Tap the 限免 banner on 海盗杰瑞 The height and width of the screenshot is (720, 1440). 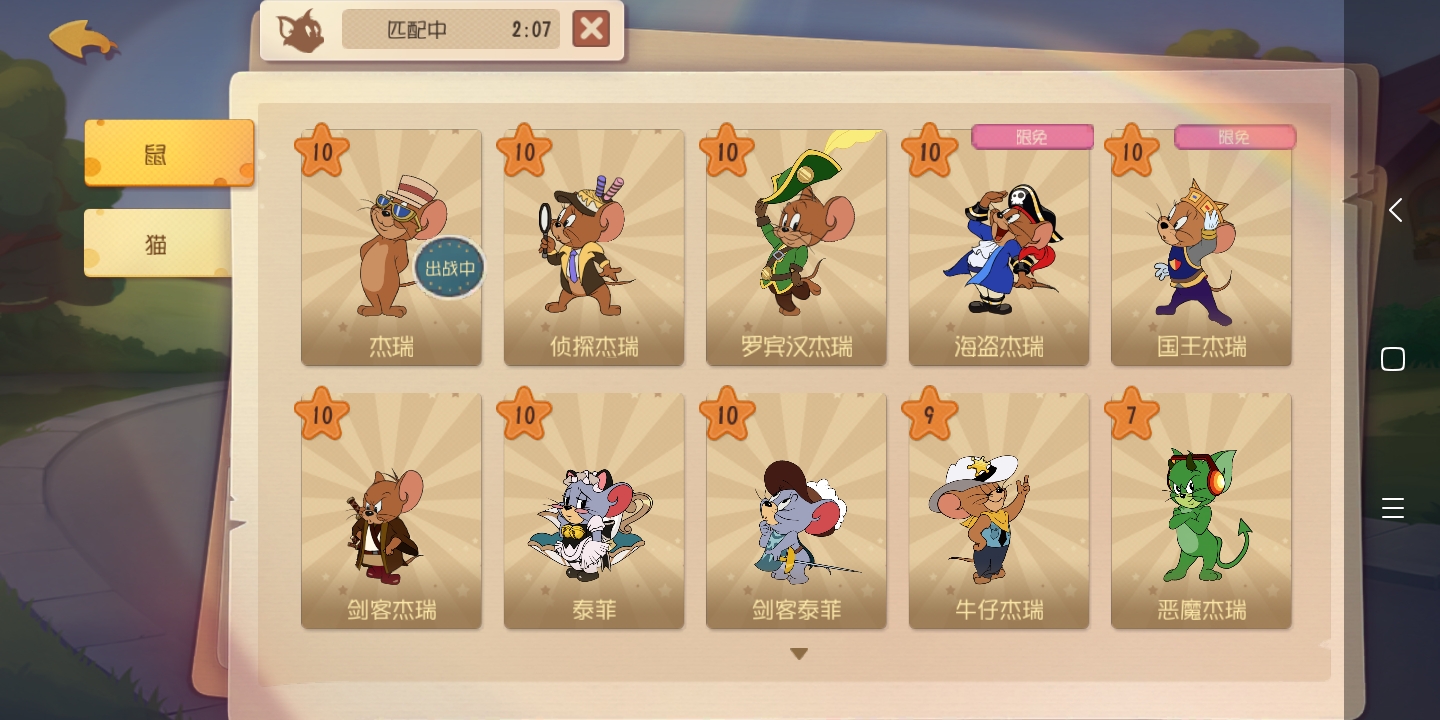pyautogui.click(x=1032, y=137)
